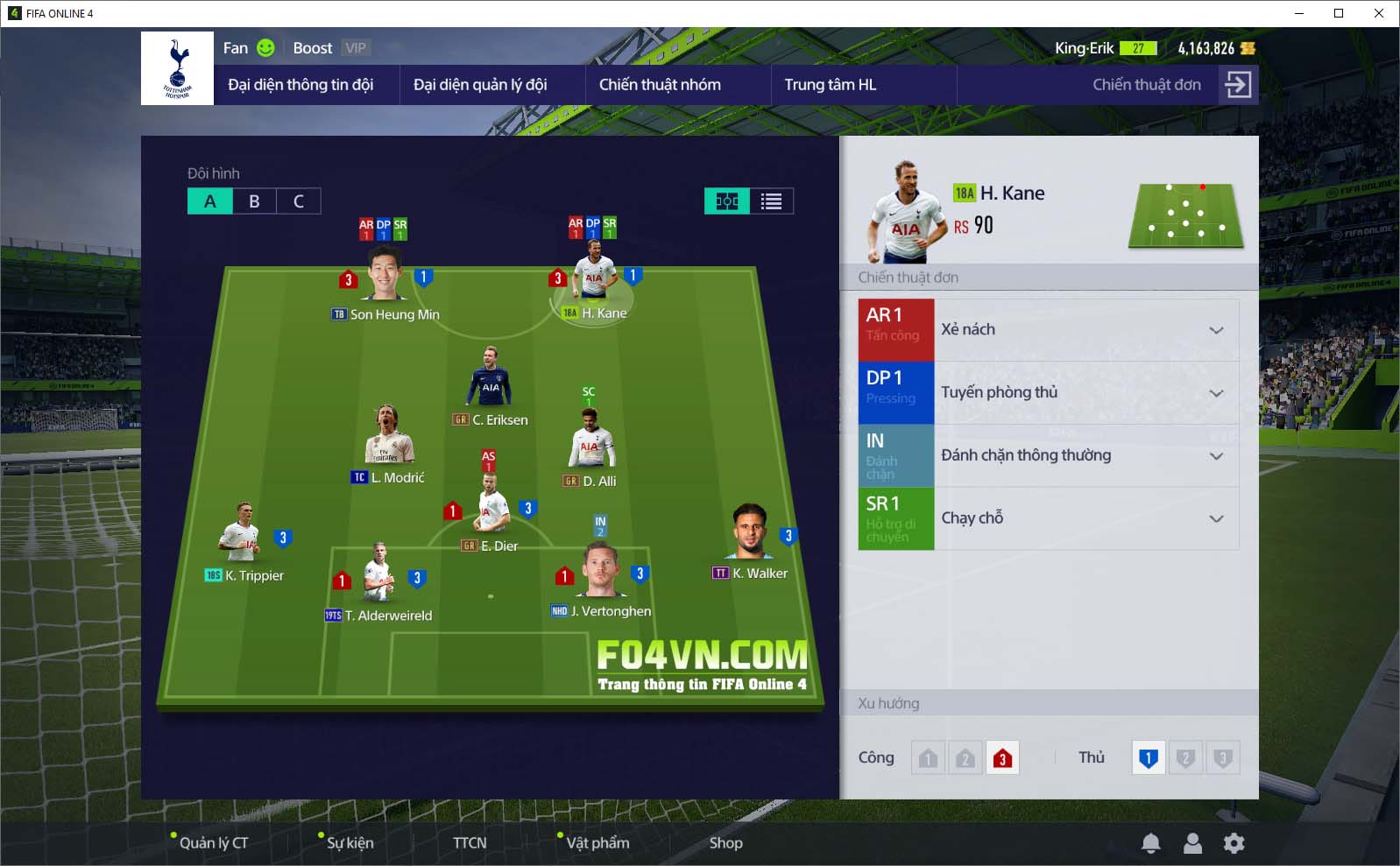This screenshot has height=866, width=1400.
Task: Select formation preset C
Action: 299,201
